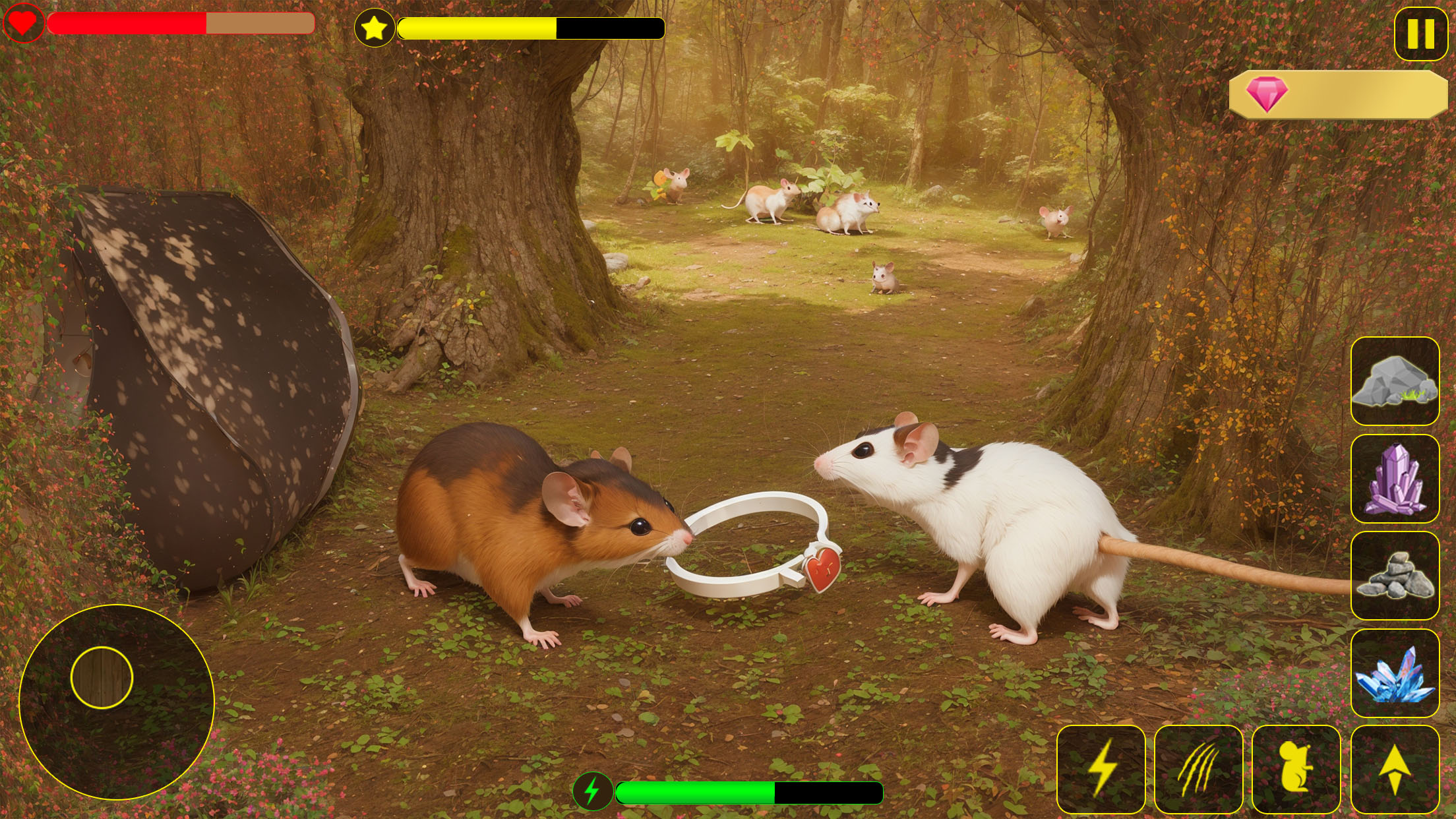Choose the purple crystal item slot
The image size is (1456, 819).
pyautogui.click(x=1395, y=479)
